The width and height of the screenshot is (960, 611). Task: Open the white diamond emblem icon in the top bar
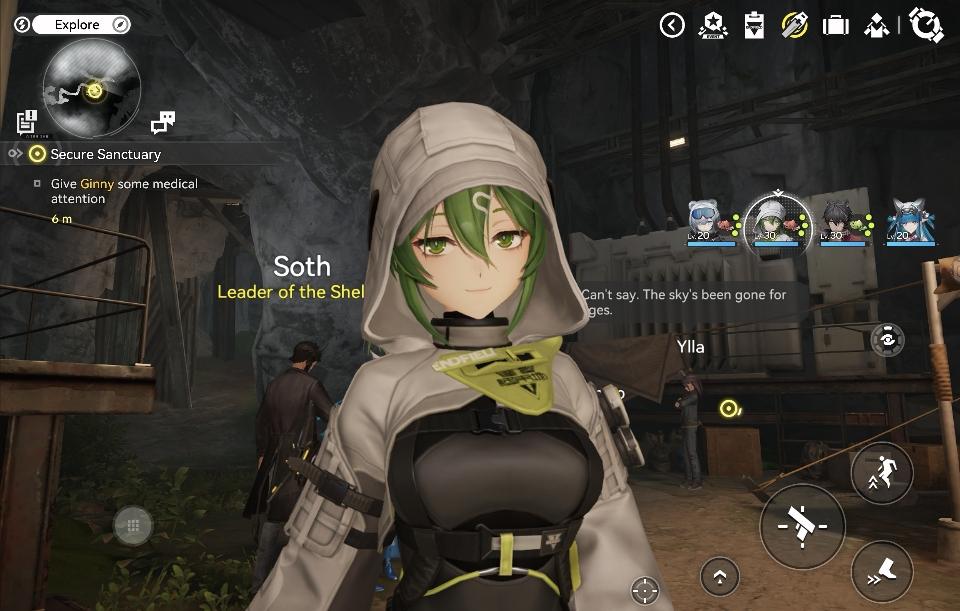(876, 25)
